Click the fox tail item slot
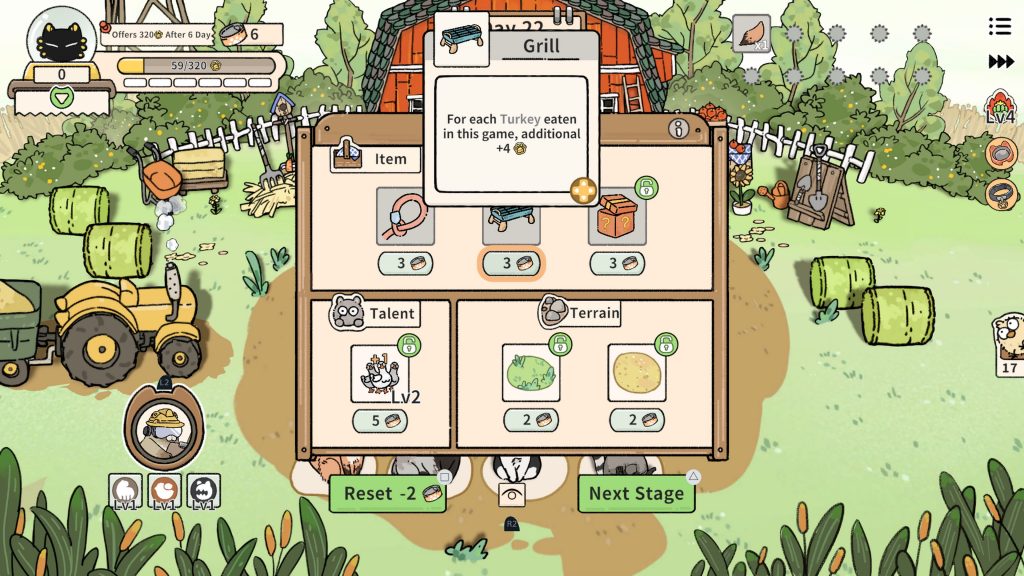Screen dimensions: 1024x576 pos(751,34)
